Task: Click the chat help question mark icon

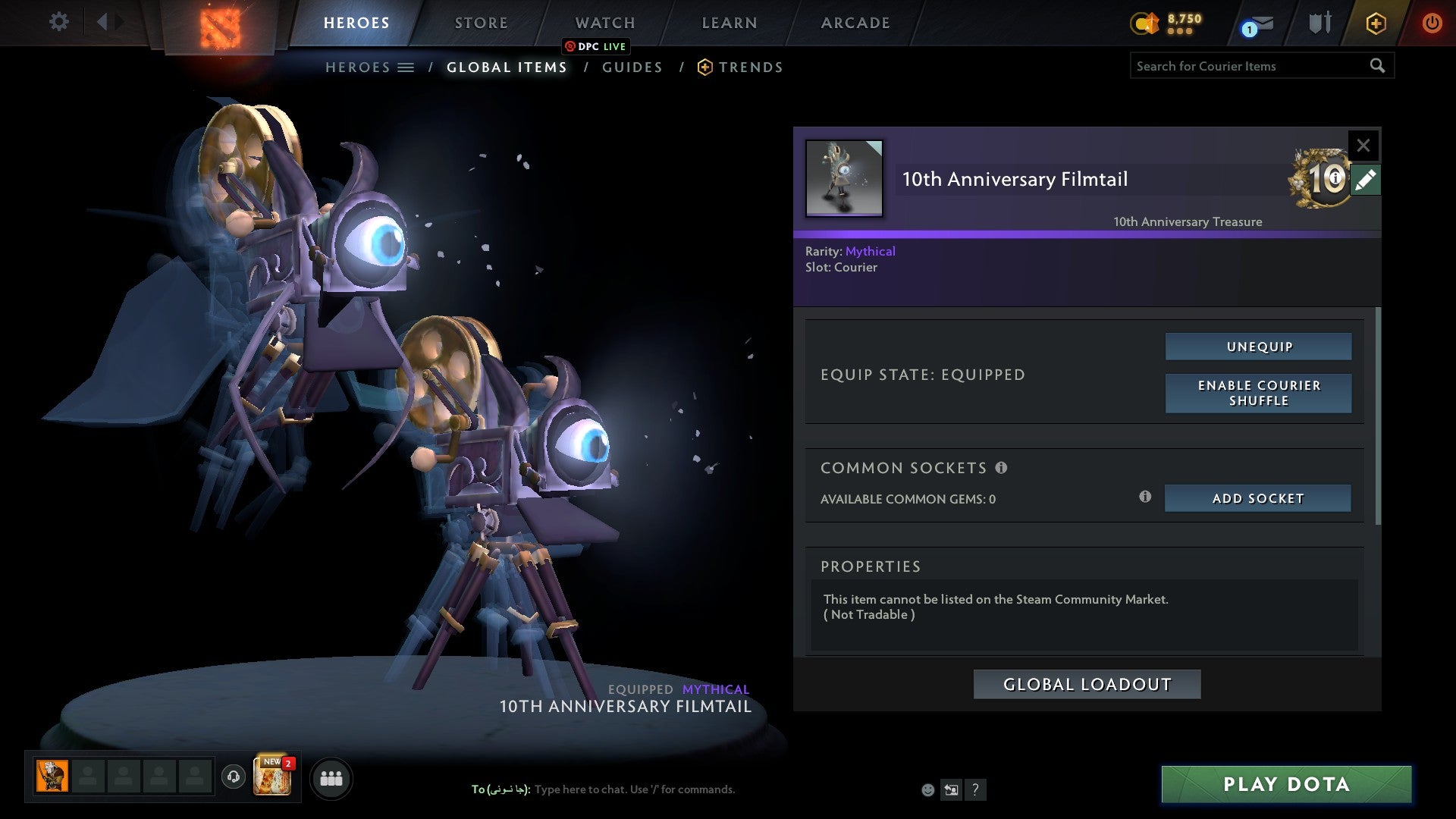Action: pos(976,790)
